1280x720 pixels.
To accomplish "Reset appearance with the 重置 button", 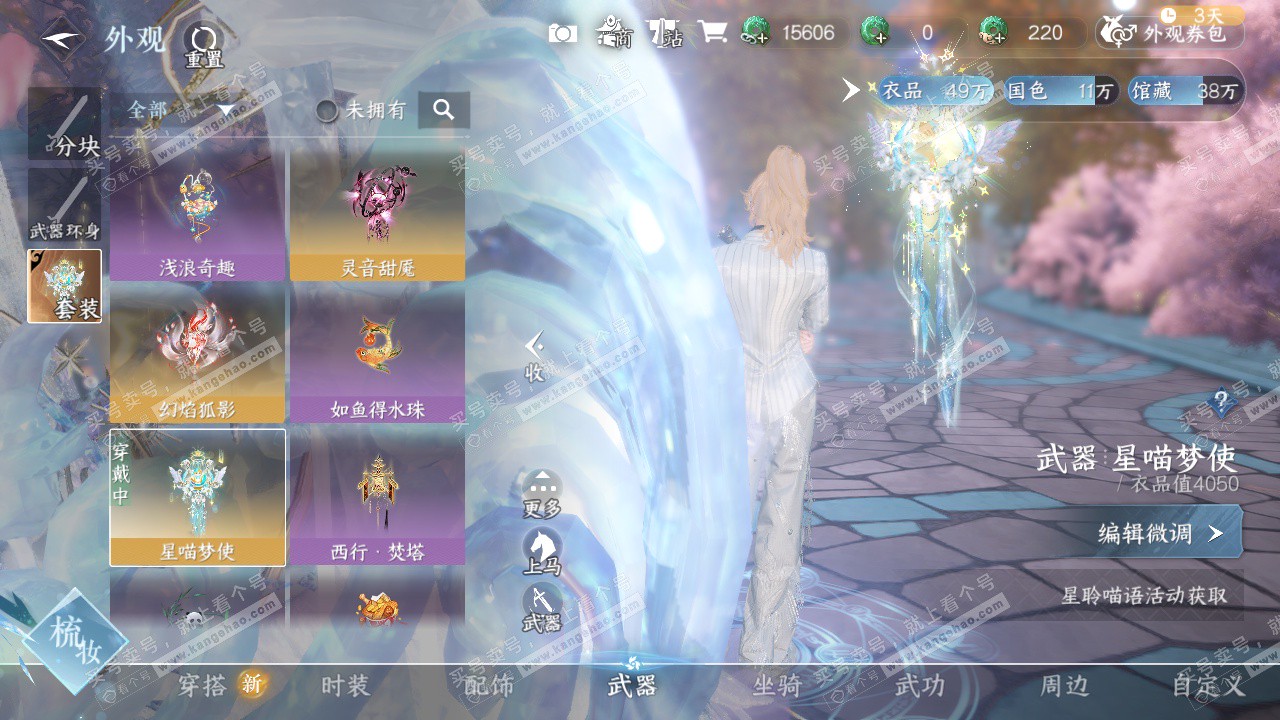I will point(204,44).
